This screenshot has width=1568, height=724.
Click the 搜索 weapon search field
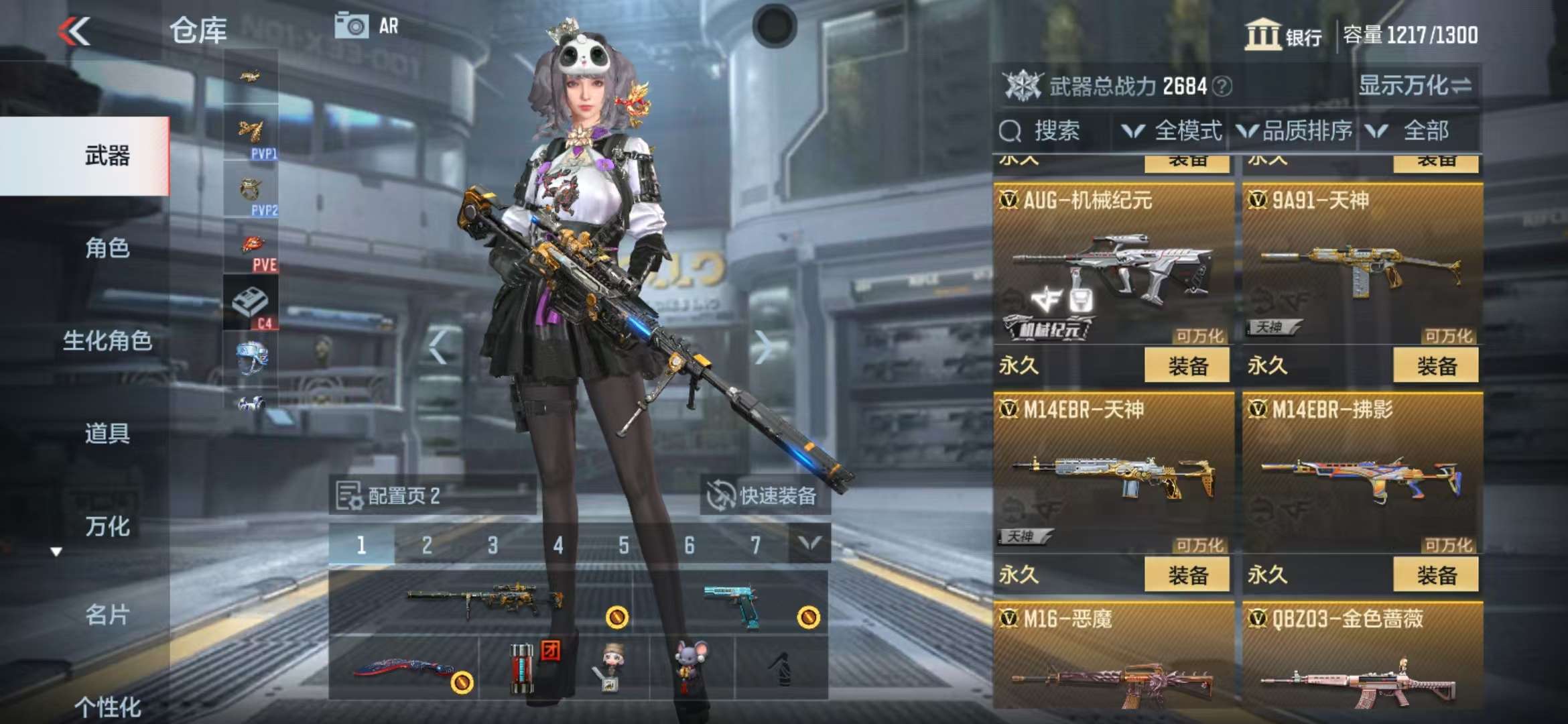coord(1054,131)
